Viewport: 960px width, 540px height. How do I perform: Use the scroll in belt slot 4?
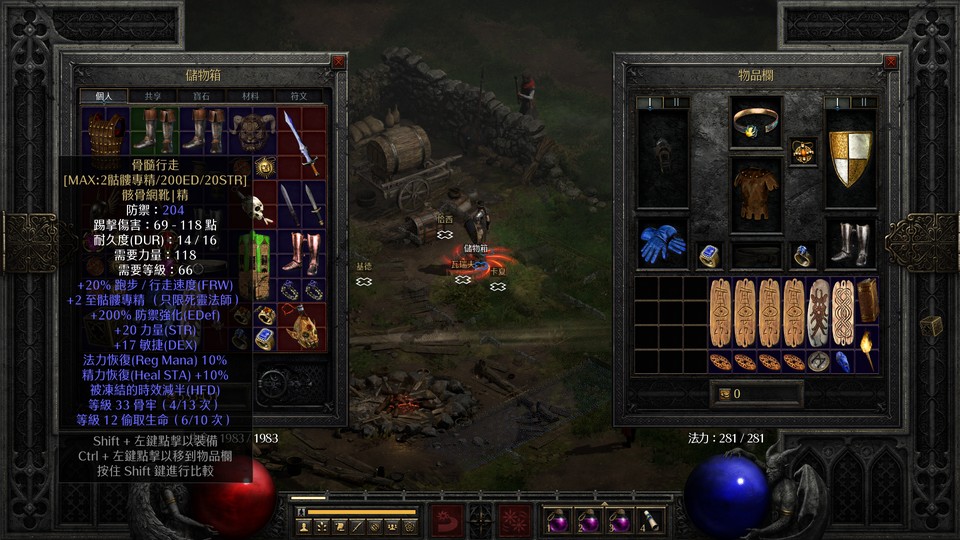[651, 520]
